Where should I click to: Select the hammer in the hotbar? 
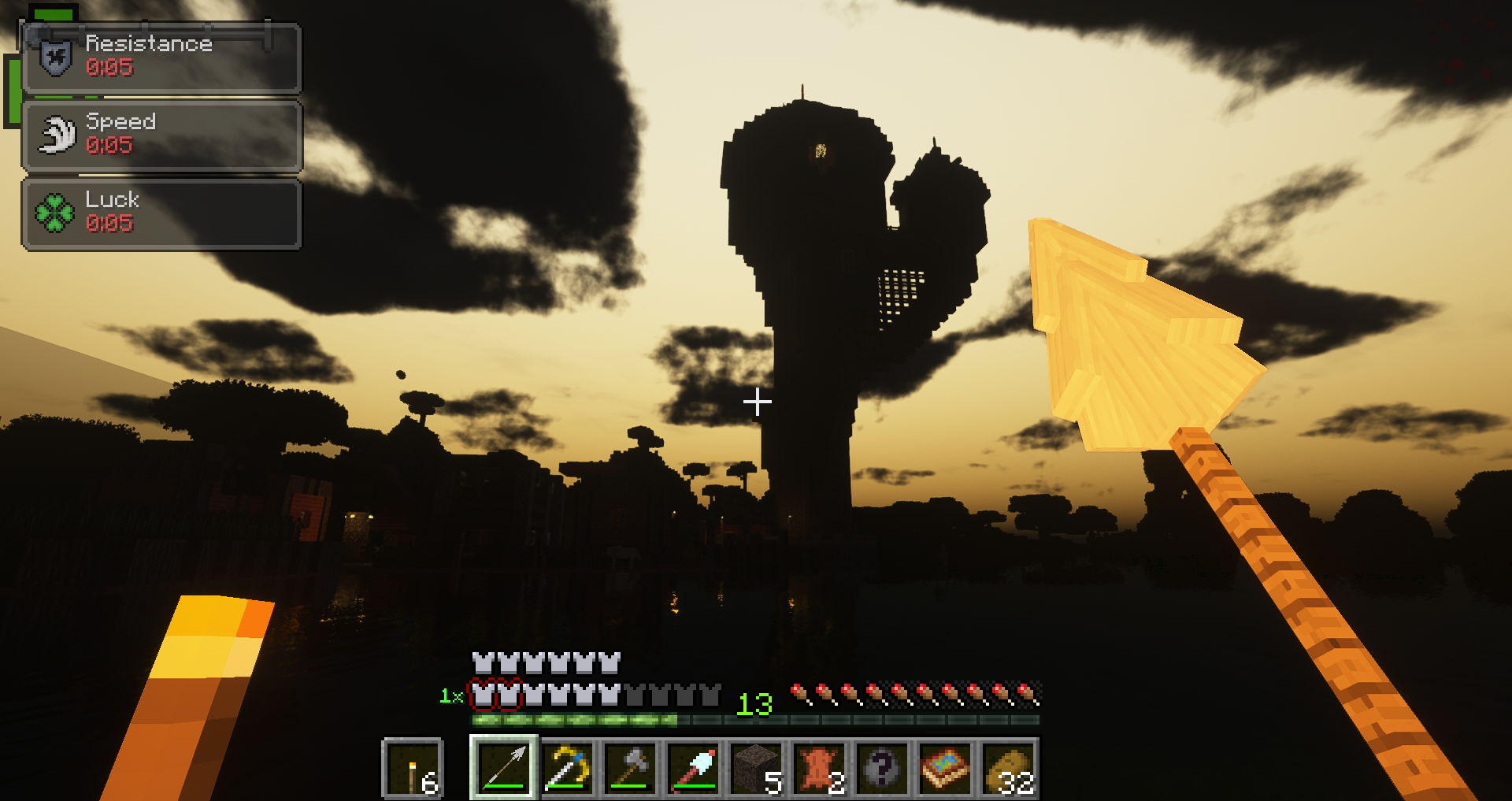coord(631,768)
